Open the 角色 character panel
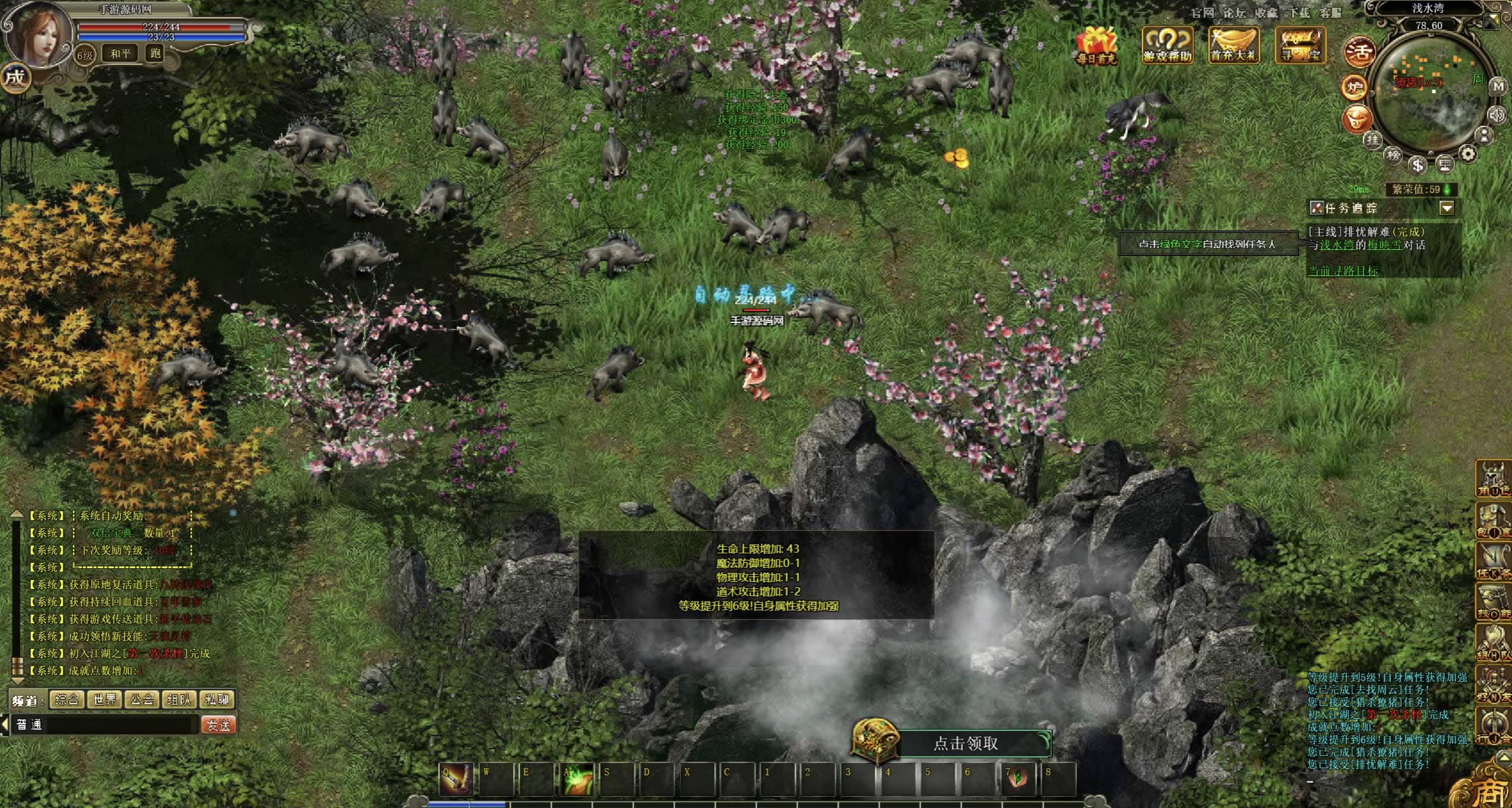This screenshot has width=1512, height=808. [1494, 479]
